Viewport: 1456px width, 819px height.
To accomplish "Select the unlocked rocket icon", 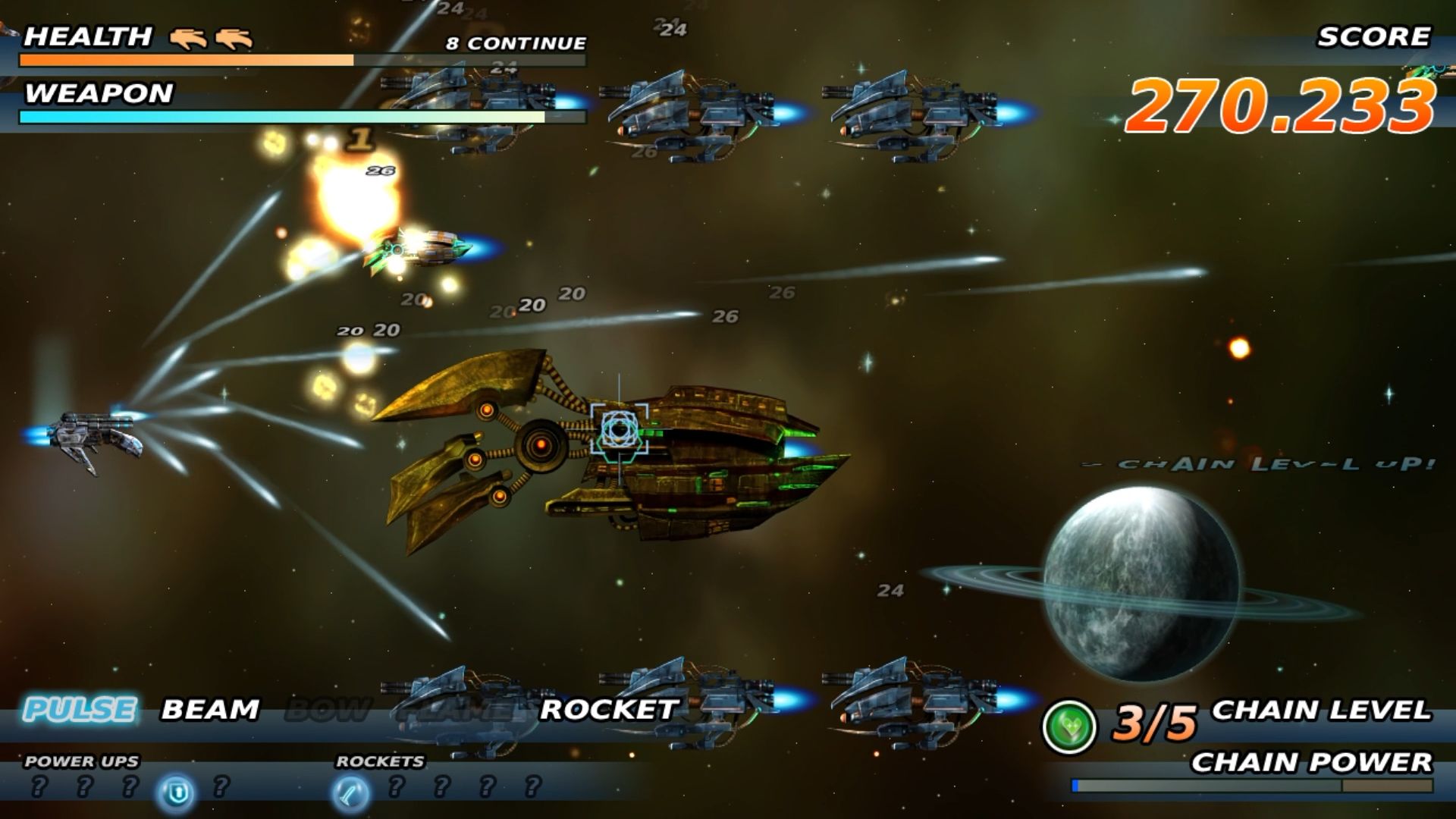I will click(350, 792).
